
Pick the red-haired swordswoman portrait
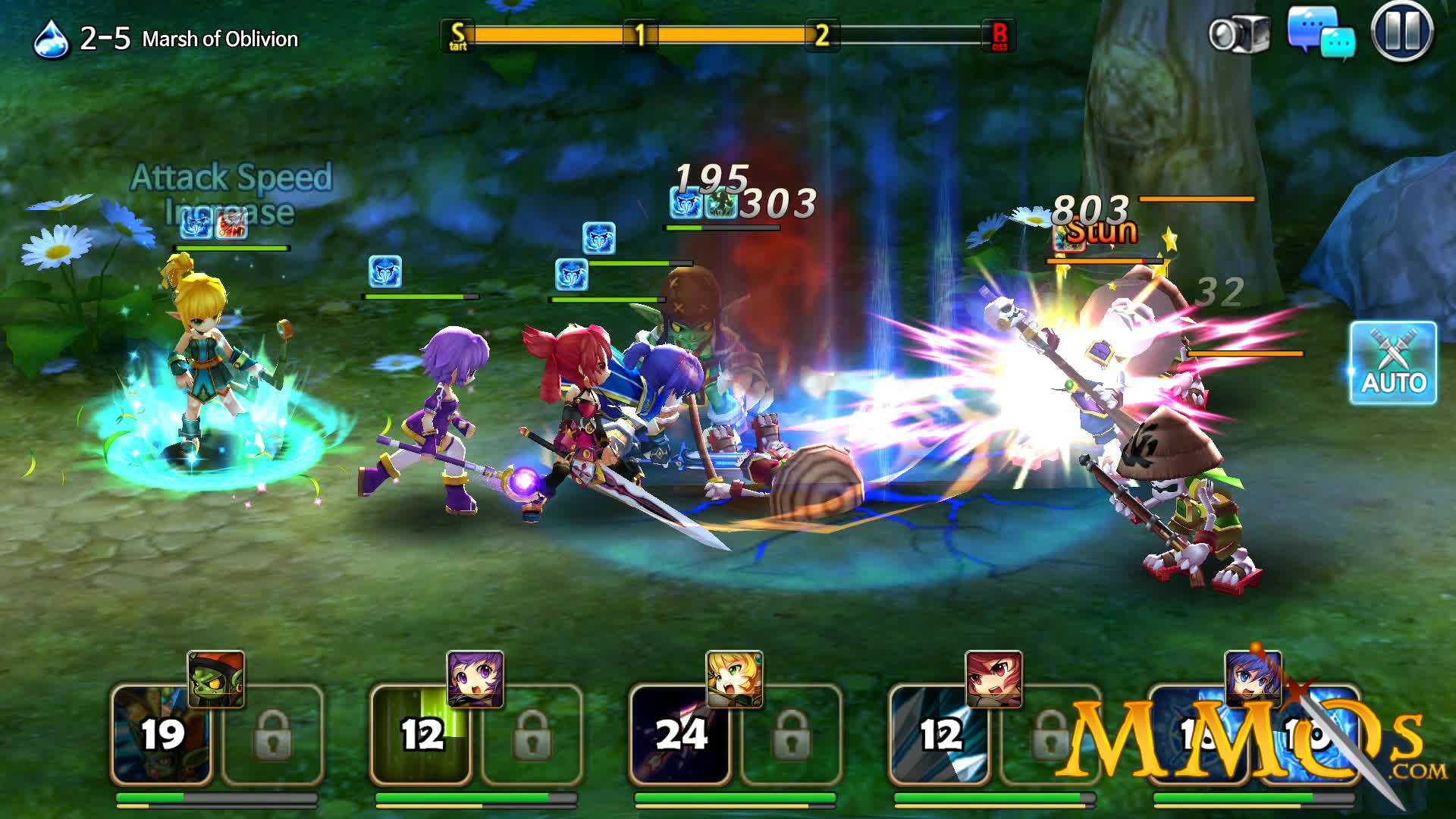(x=994, y=679)
